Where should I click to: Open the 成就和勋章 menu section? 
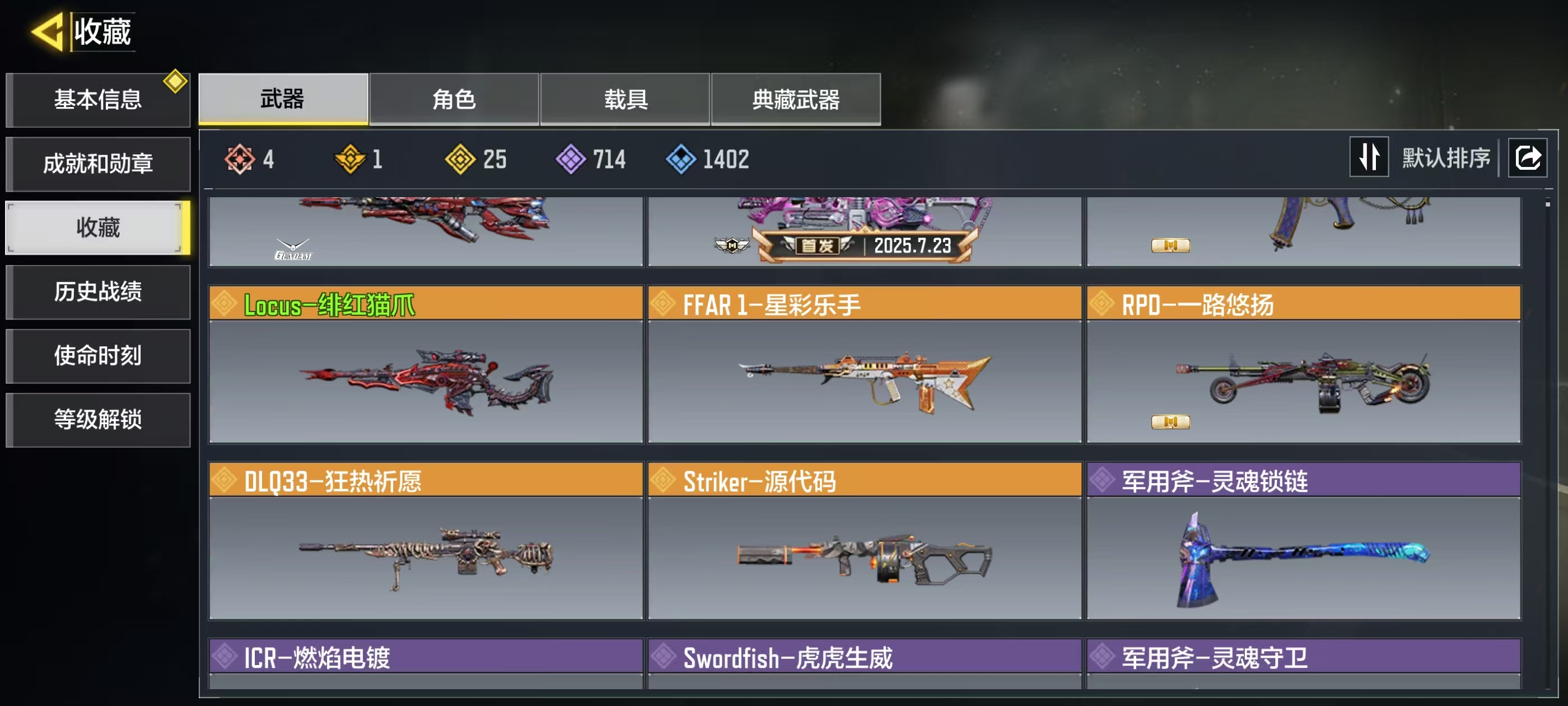(x=97, y=163)
